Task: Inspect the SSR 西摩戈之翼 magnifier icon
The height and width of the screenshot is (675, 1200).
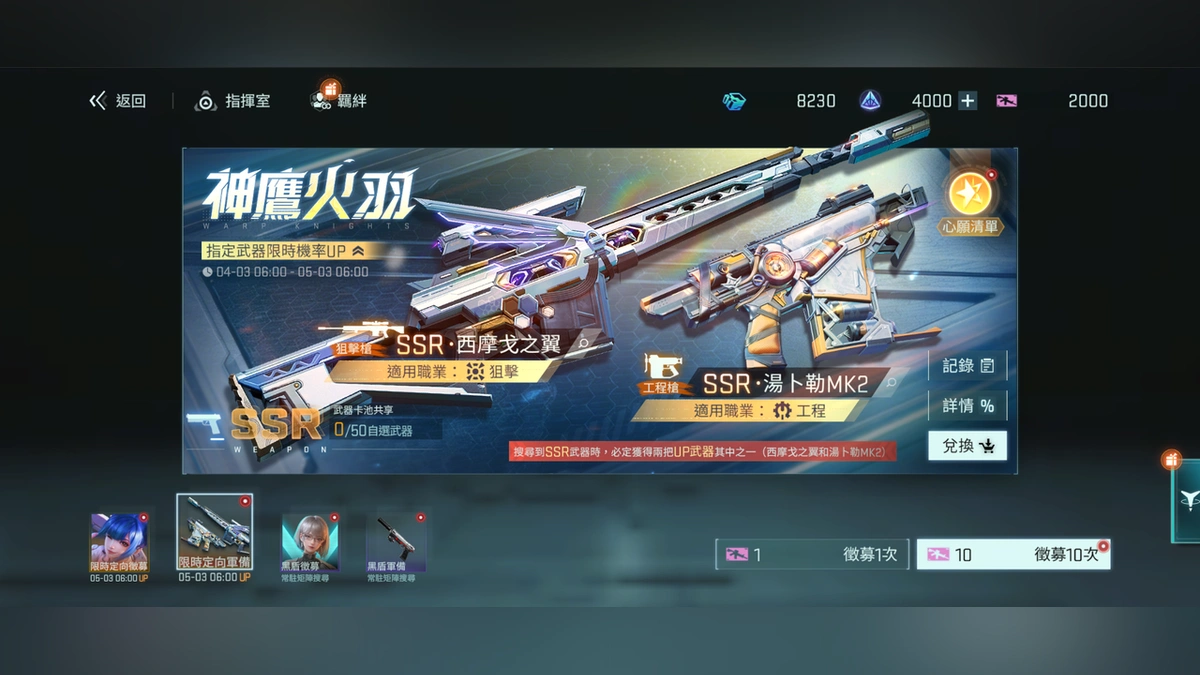Action: tap(583, 344)
